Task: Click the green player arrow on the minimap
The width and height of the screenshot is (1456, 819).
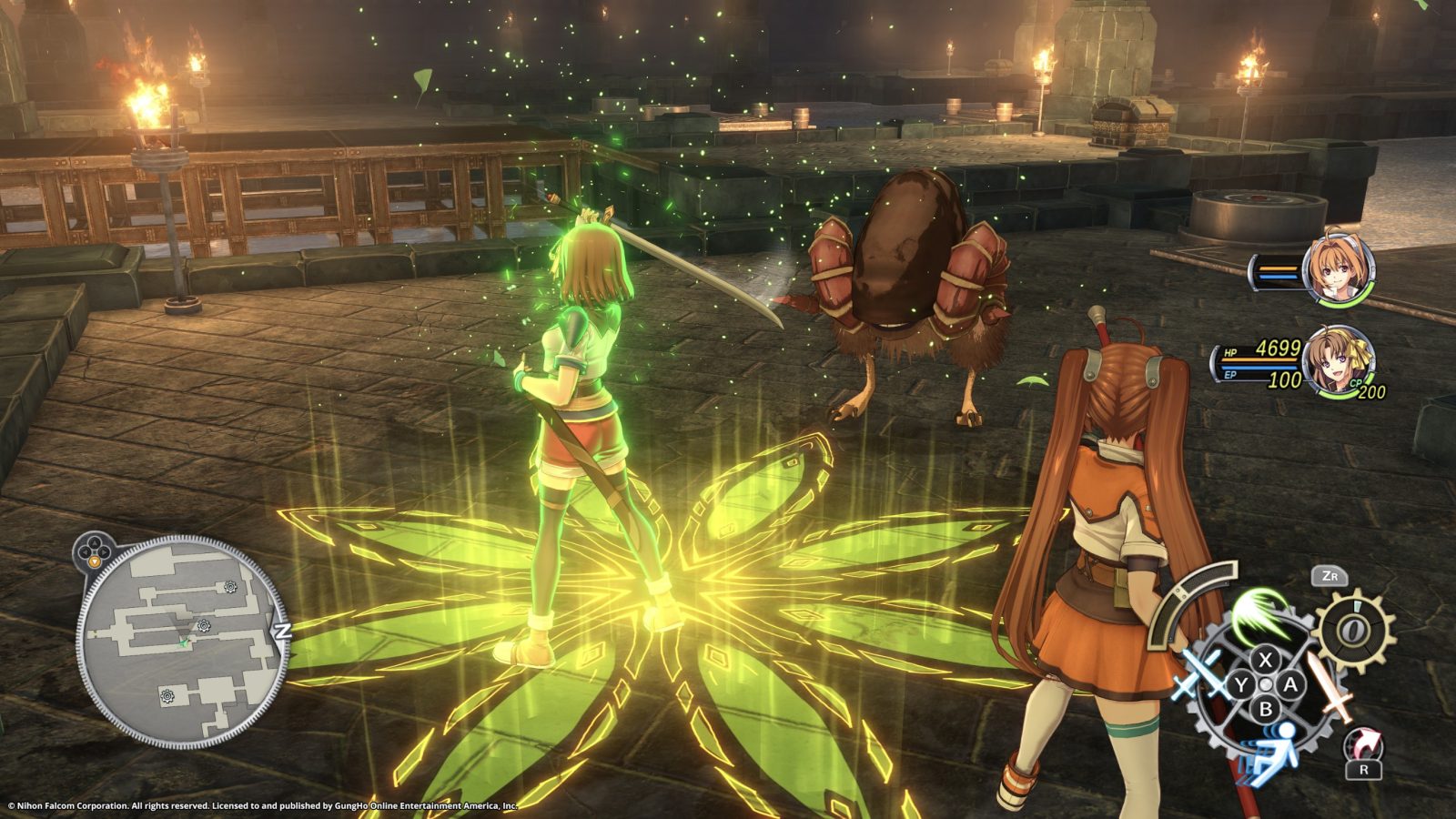Action: pyautogui.click(x=184, y=642)
